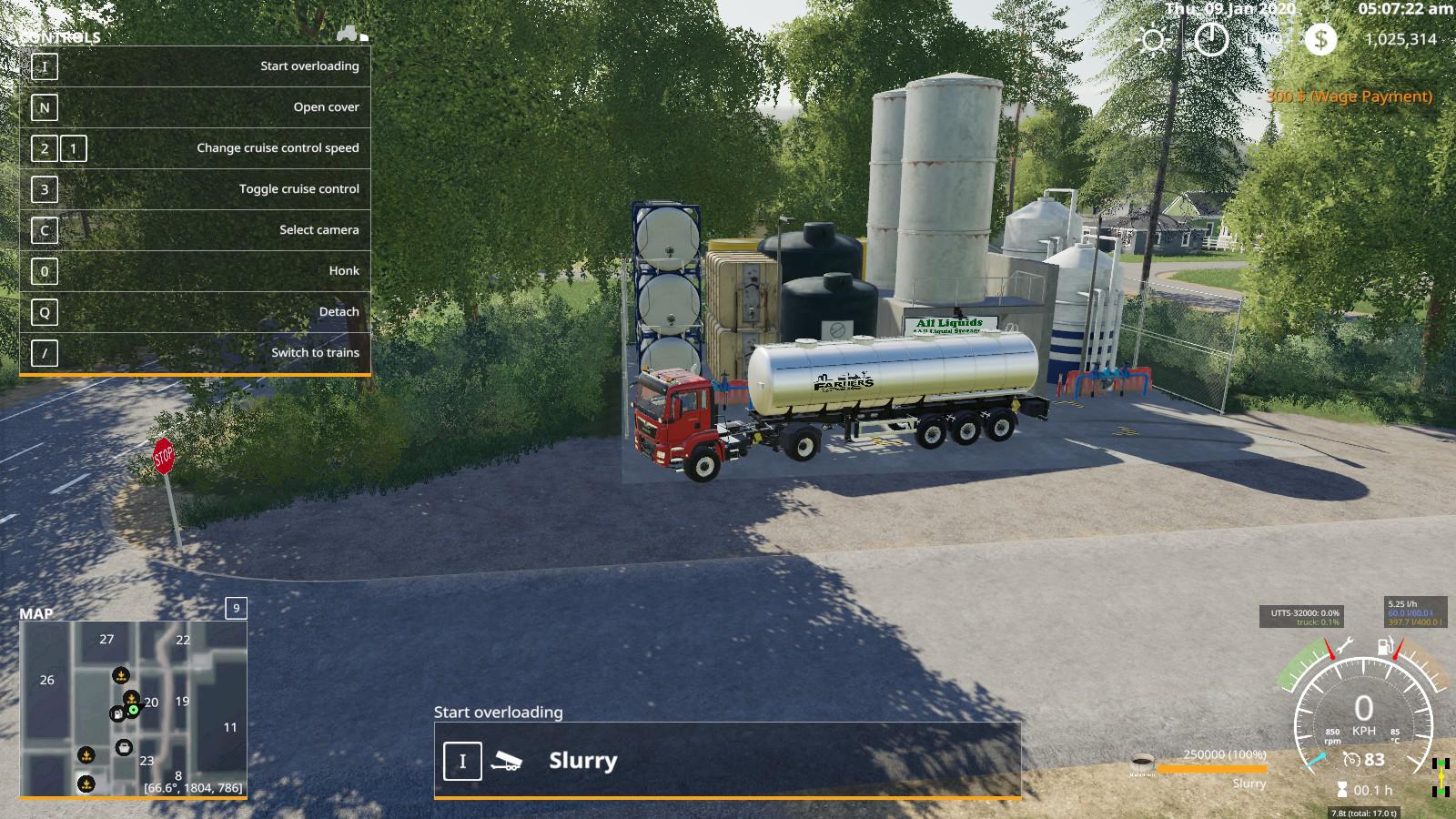
Task: Choose the Select camera control row
Action: pos(195,230)
